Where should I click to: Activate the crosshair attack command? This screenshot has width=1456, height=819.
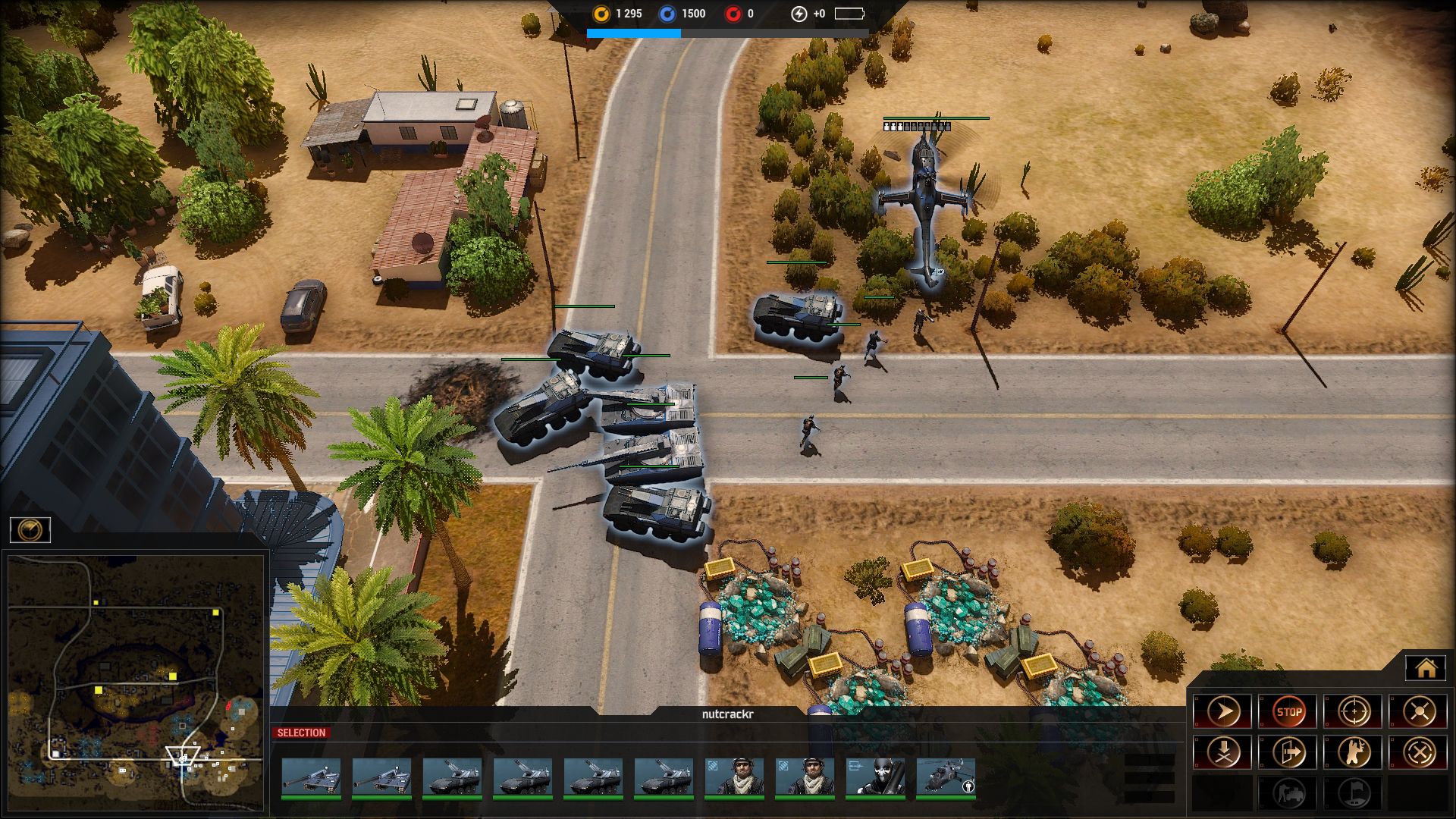point(1354,711)
